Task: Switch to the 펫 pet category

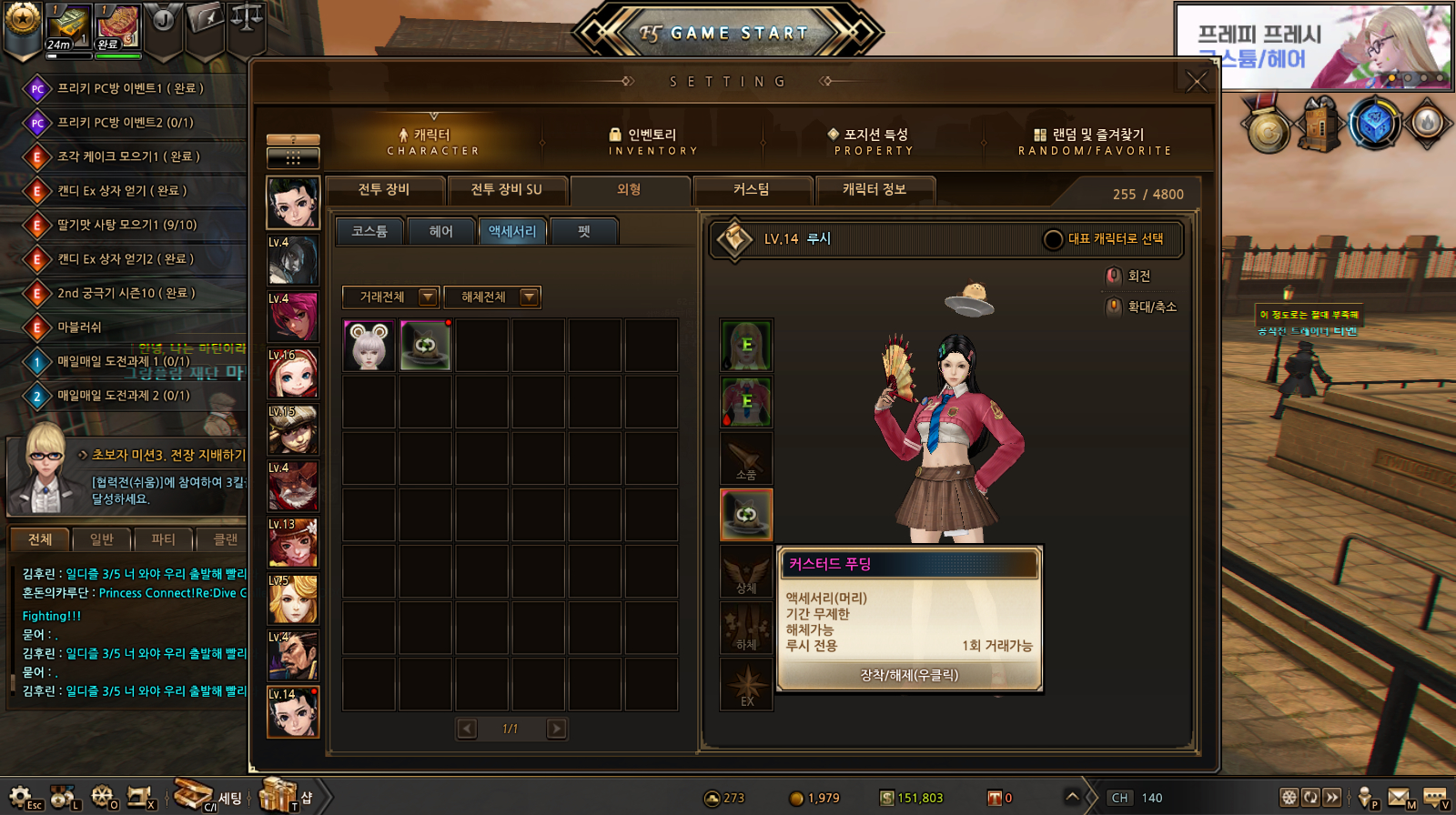Action: (x=584, y=232)
